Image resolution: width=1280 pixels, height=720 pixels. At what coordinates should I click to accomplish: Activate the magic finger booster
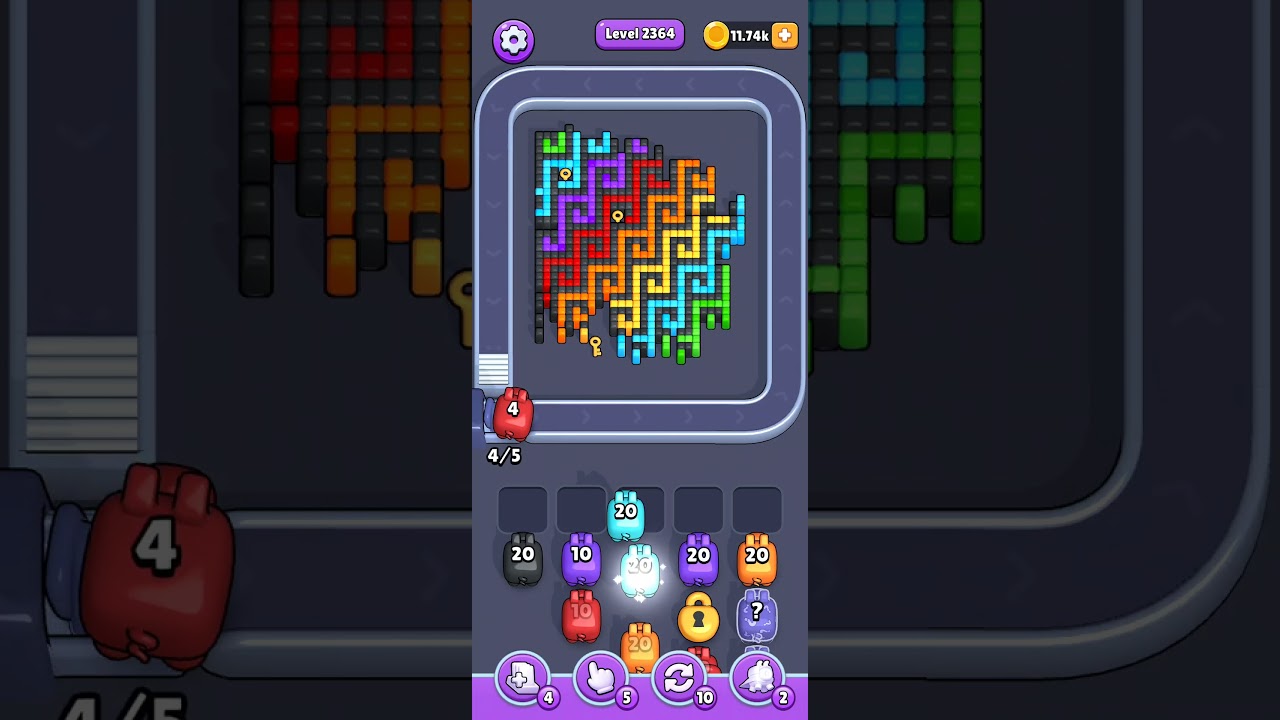pos(601,677)
